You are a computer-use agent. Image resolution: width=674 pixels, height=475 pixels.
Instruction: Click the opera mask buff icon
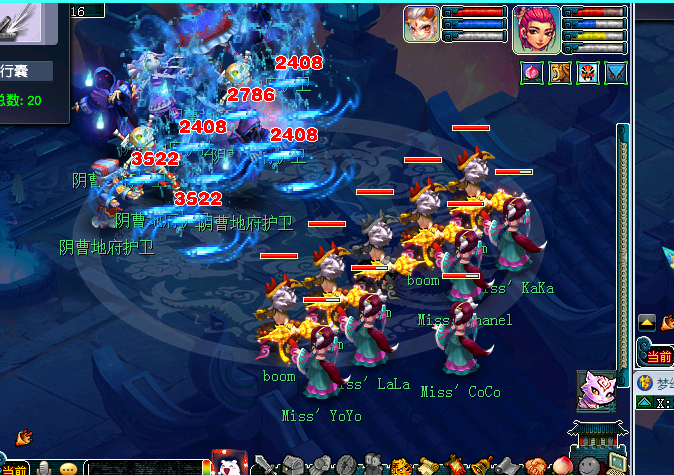coord(588,73)
